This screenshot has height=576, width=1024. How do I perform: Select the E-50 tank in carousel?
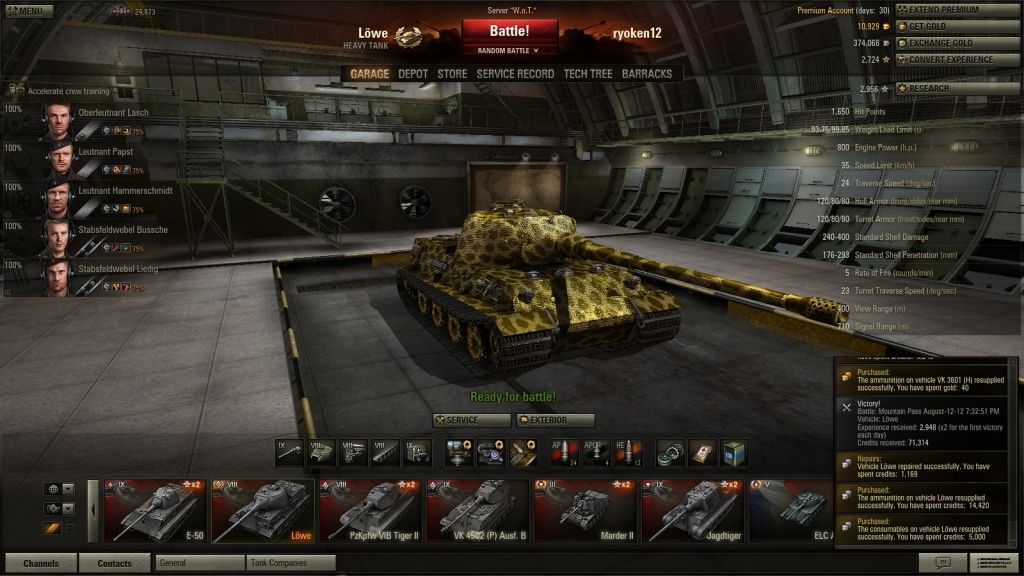[155, 512]
